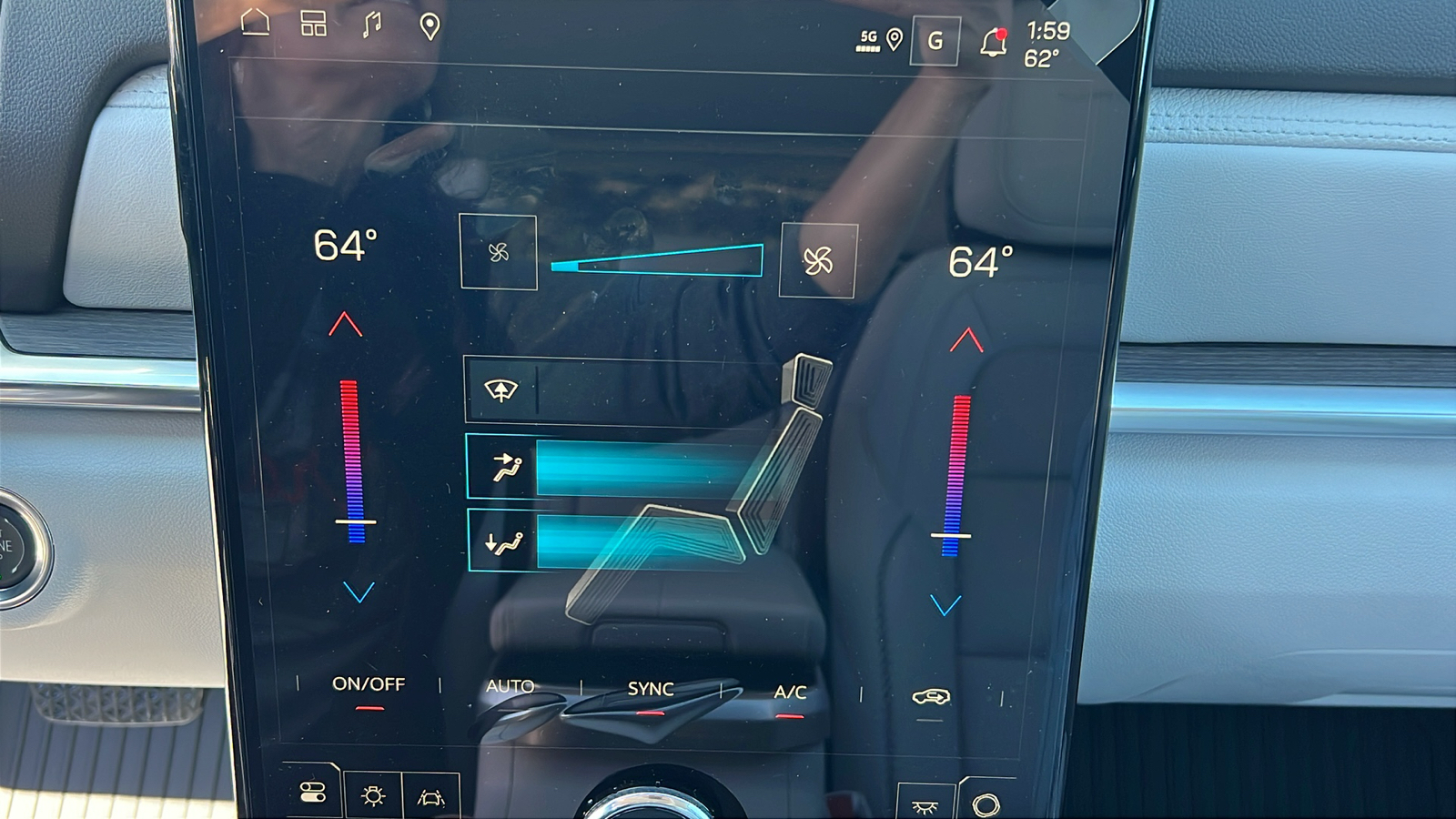Enable SYNC for dual-zone climate
This screenshot has height=819, width=1456.
point(650,689)
